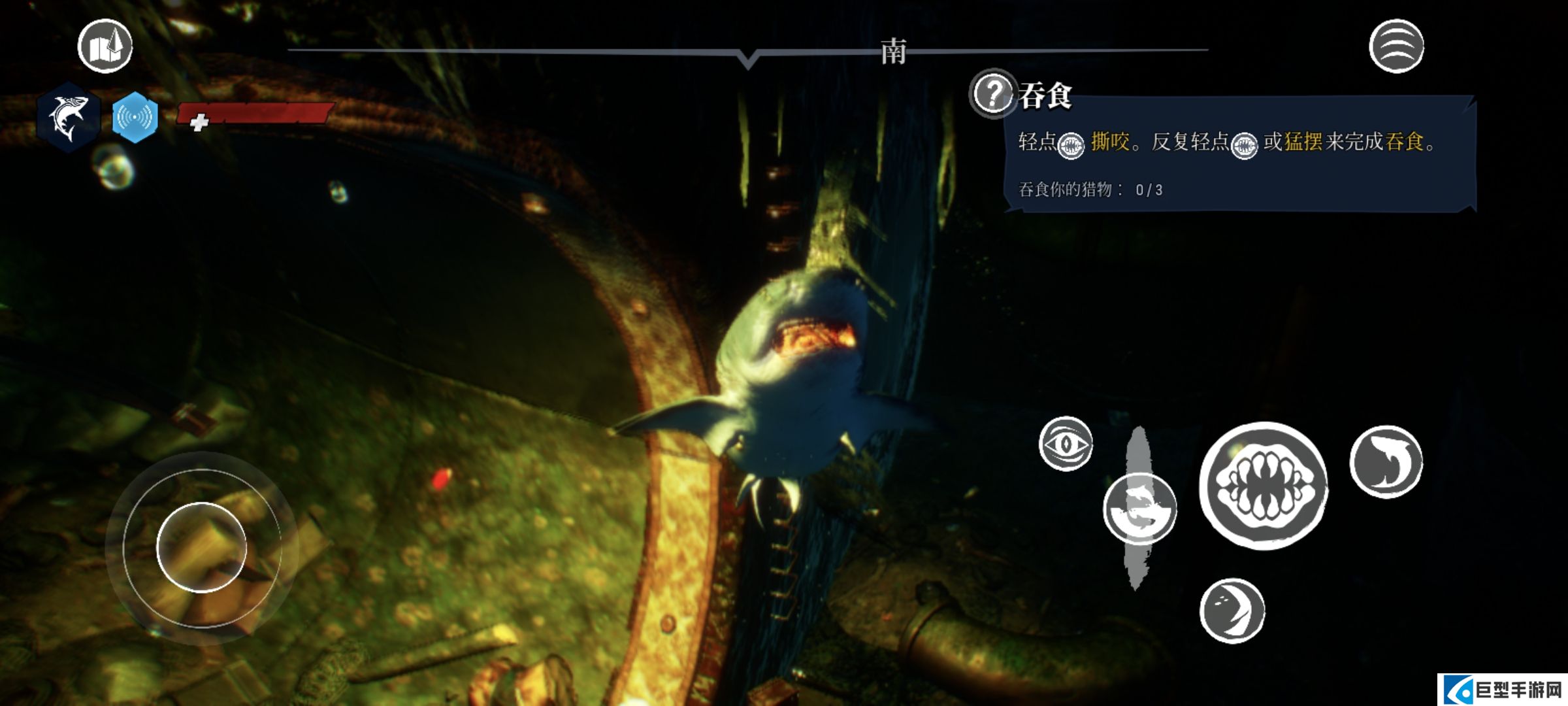Tap the eye vision button
The height and width of the screenshot is (706, 1568).
(1066, 444)
